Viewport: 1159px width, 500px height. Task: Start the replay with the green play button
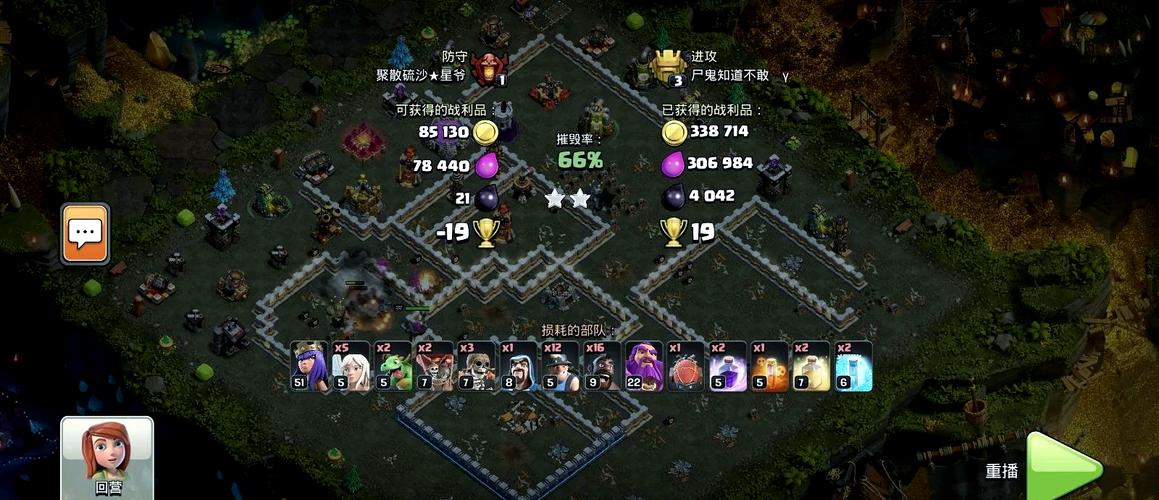(x=1064, y=468)
